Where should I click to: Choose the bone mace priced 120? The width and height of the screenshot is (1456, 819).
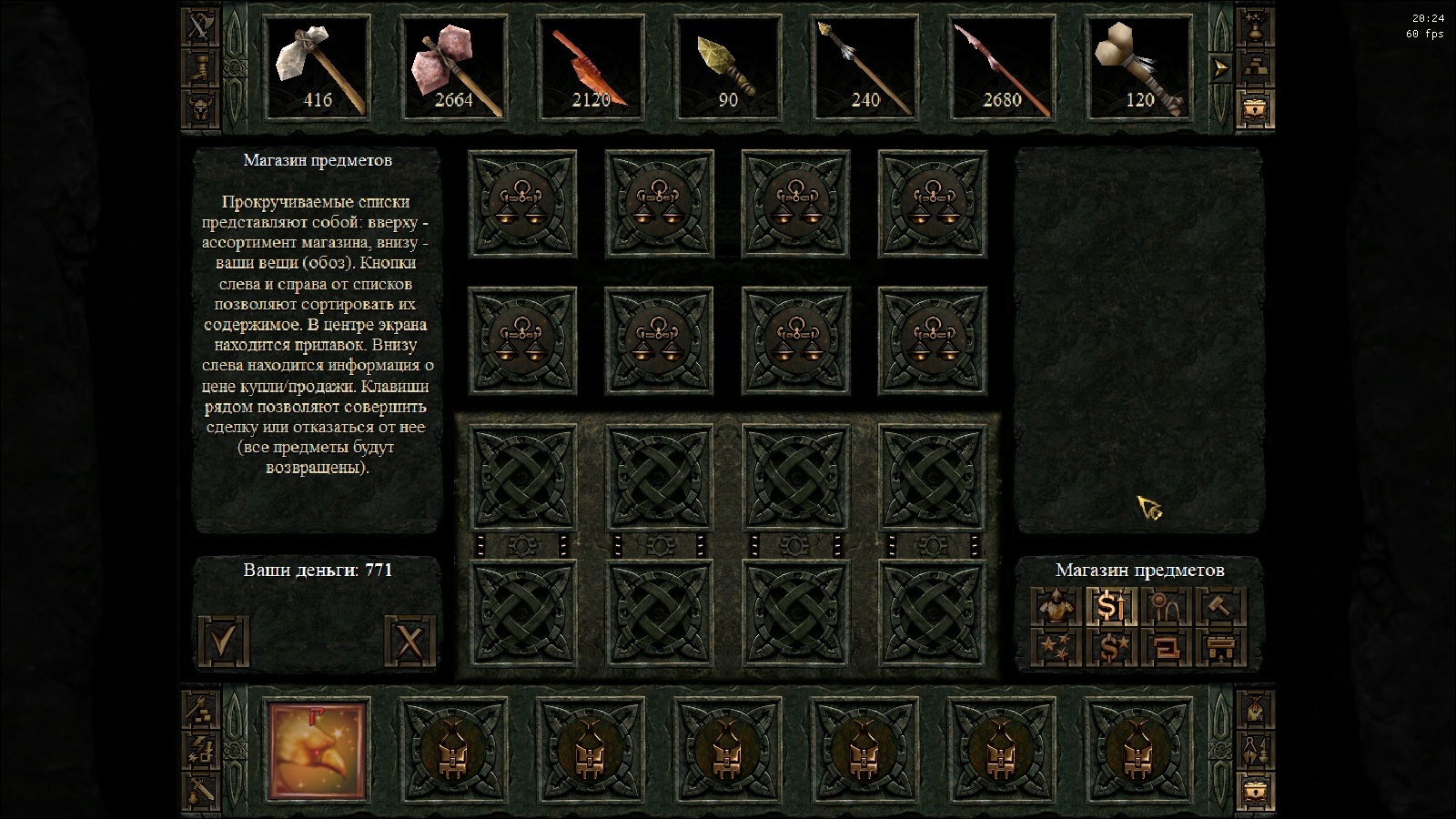[1139, 68]
